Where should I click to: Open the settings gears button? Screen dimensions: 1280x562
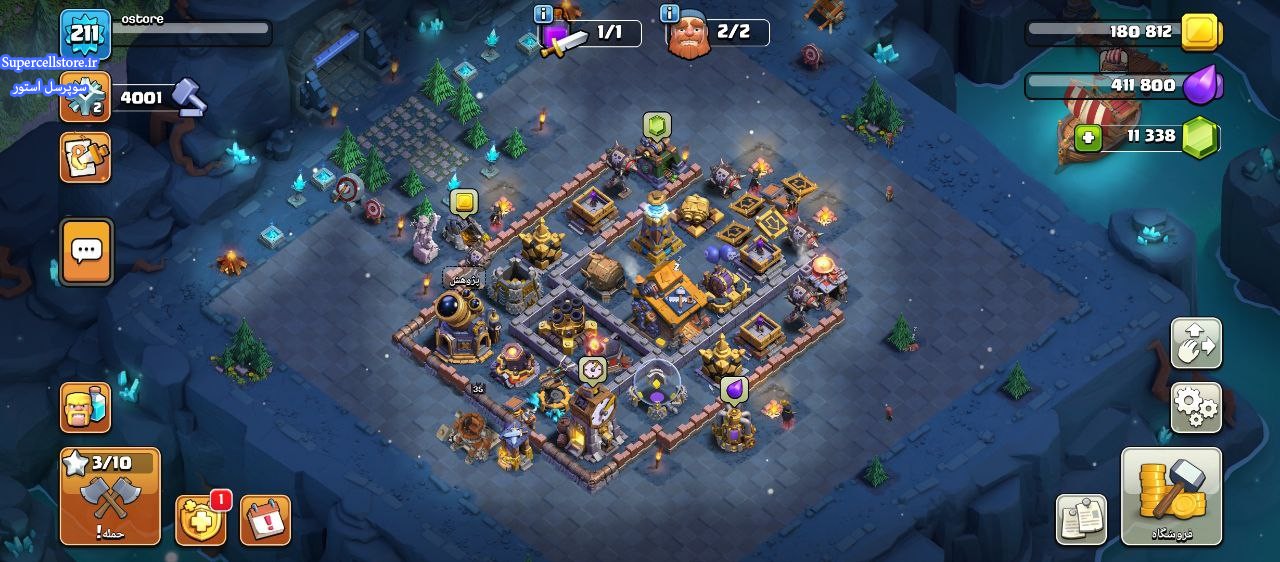[x=1196, y=407]
